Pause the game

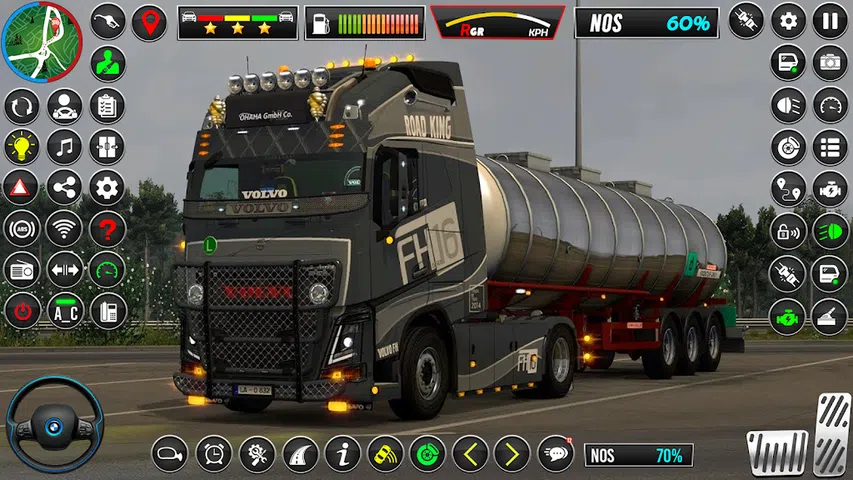829,21
